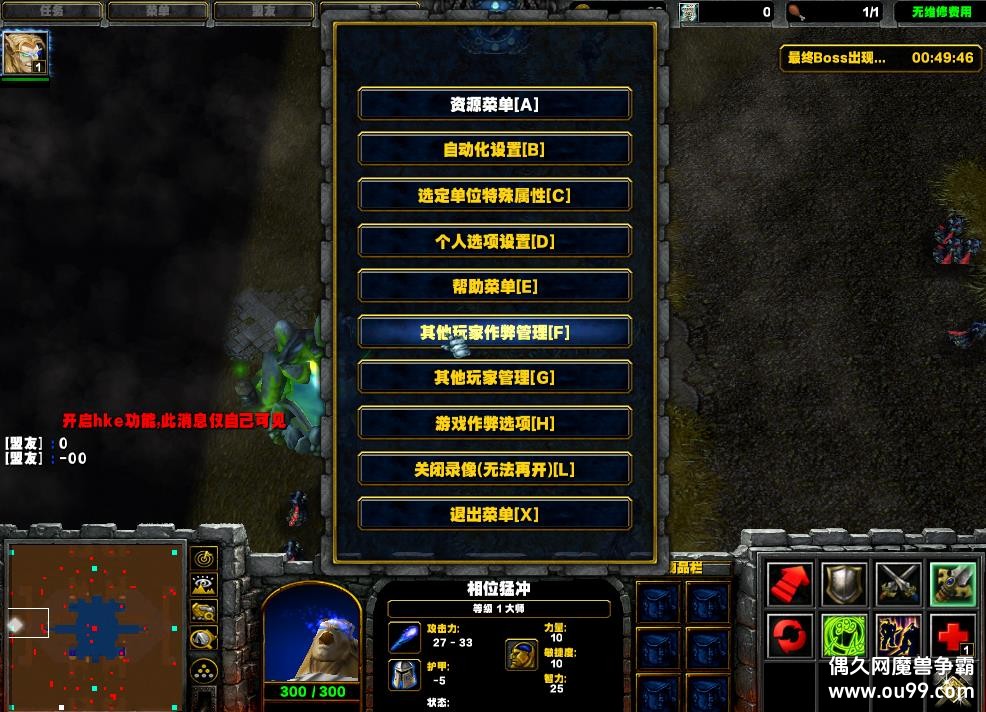The image size is (986, 712).
Task: Toggle the minimap terrain eye button
Action: click(x=204, y=585)
